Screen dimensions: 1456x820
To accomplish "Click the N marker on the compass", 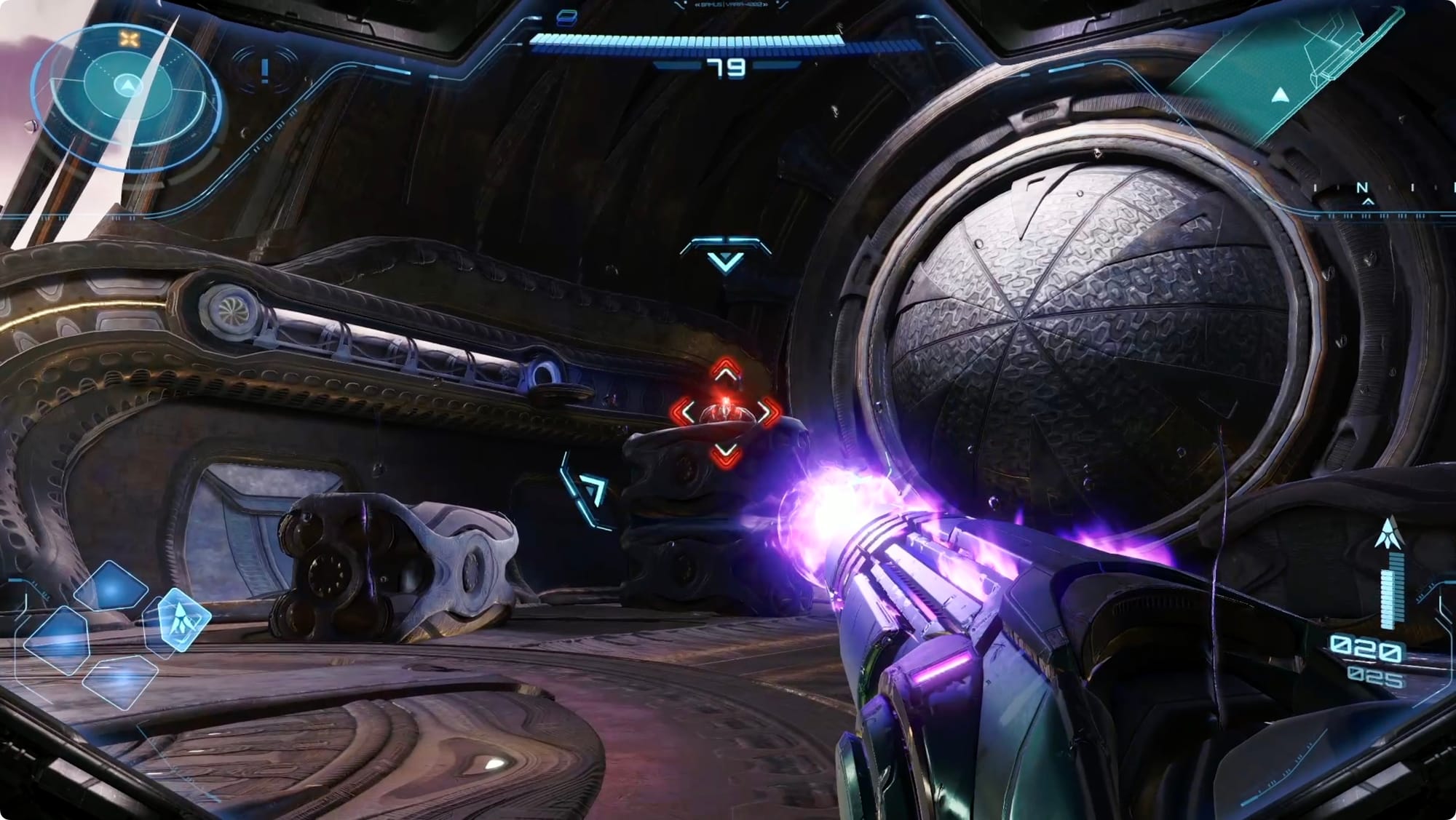I will click(x=1361, y=188).
